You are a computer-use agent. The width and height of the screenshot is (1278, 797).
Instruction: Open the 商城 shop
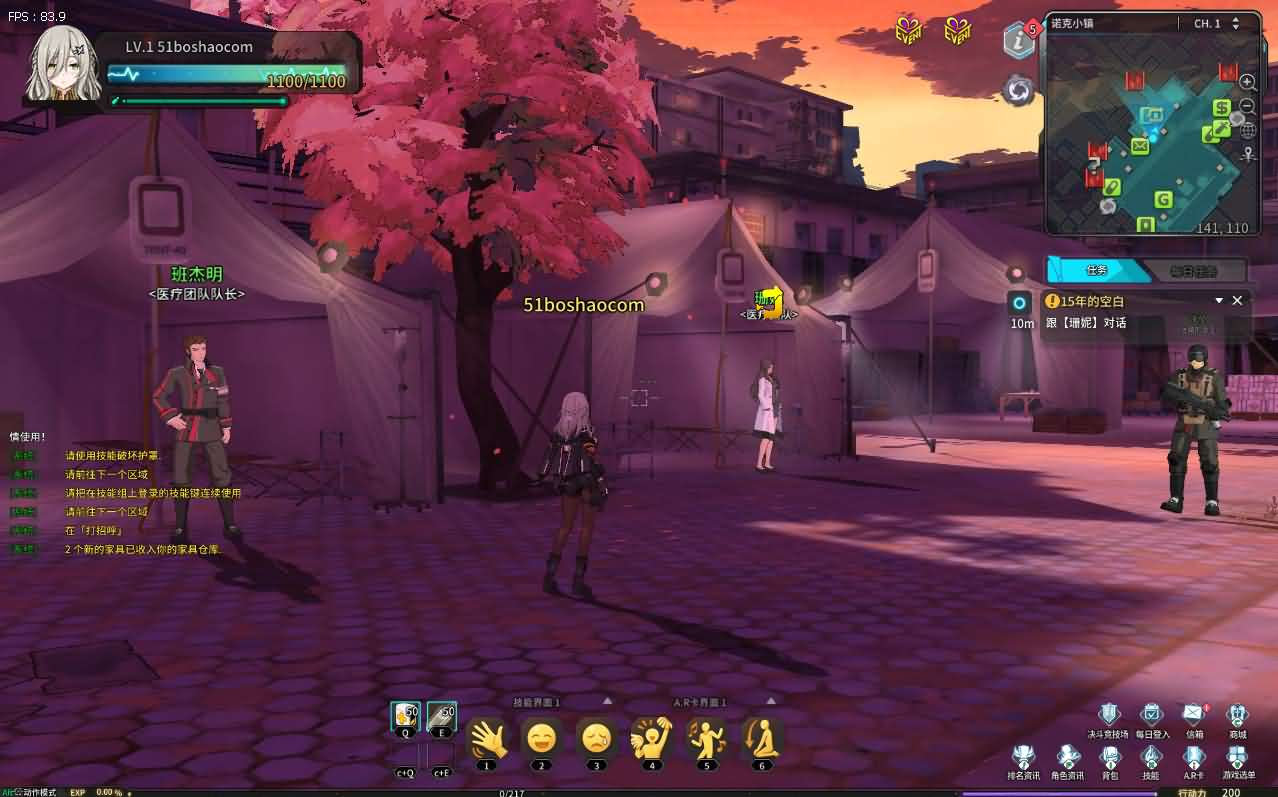point(1238,714)
